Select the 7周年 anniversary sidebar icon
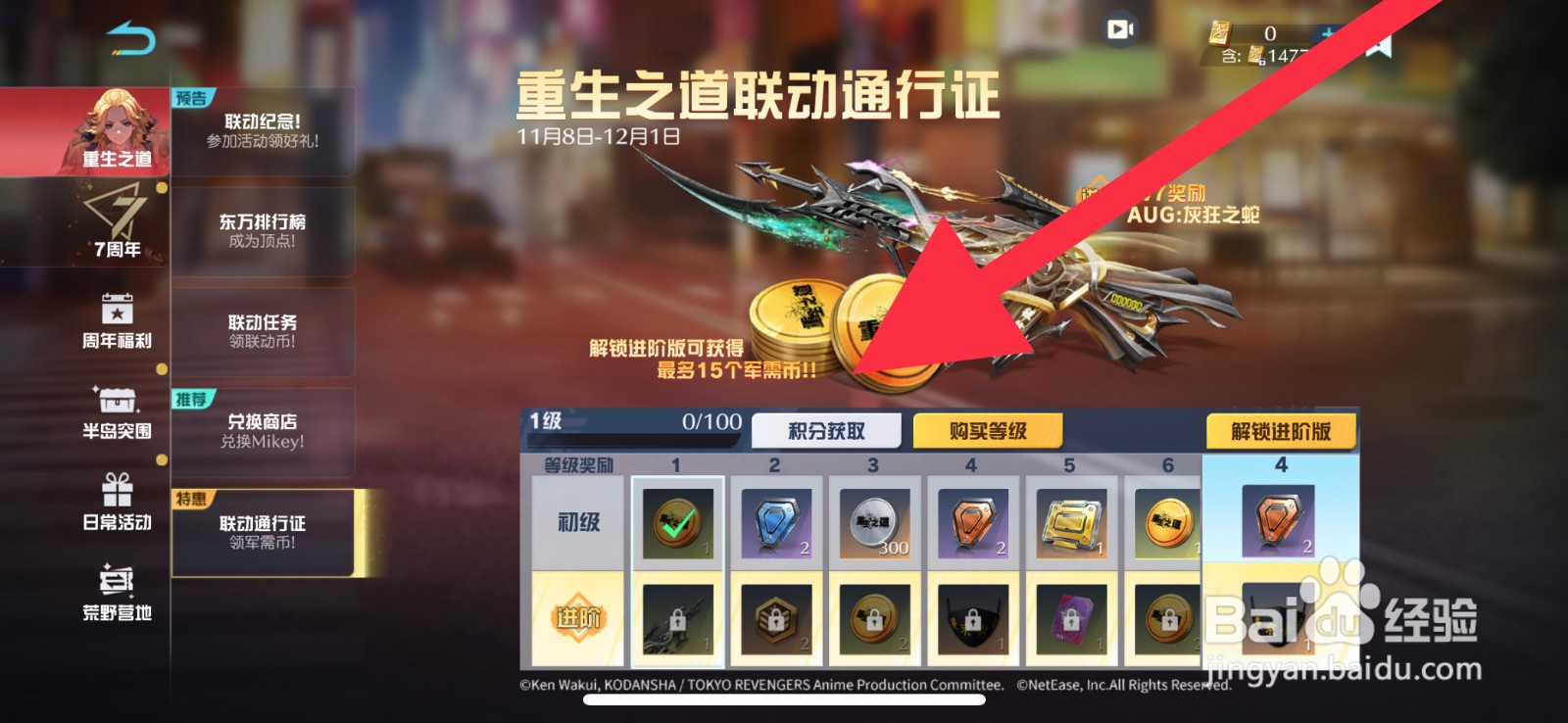 tap(118, 223)
